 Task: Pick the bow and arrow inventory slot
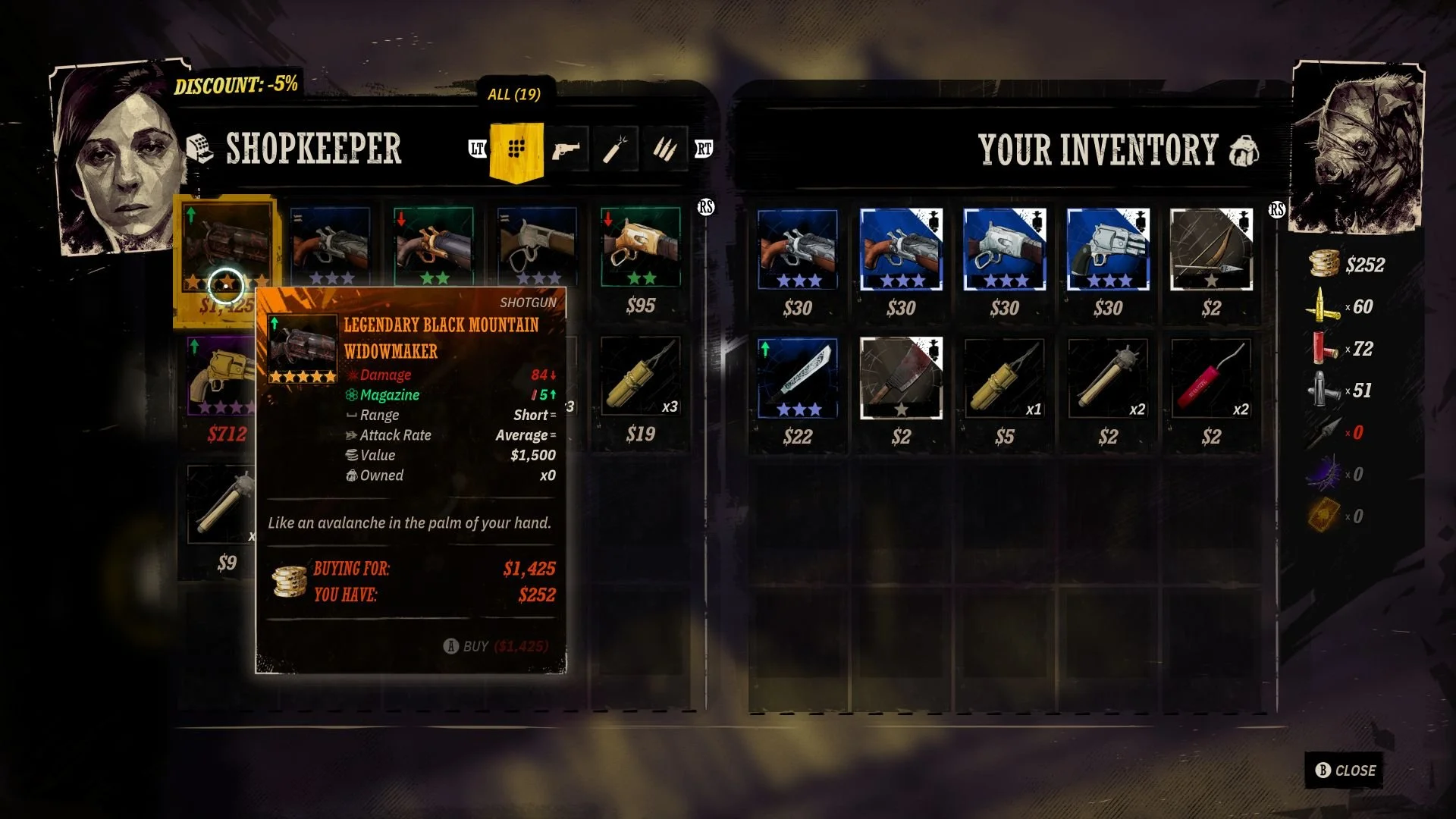point(1211,249)
